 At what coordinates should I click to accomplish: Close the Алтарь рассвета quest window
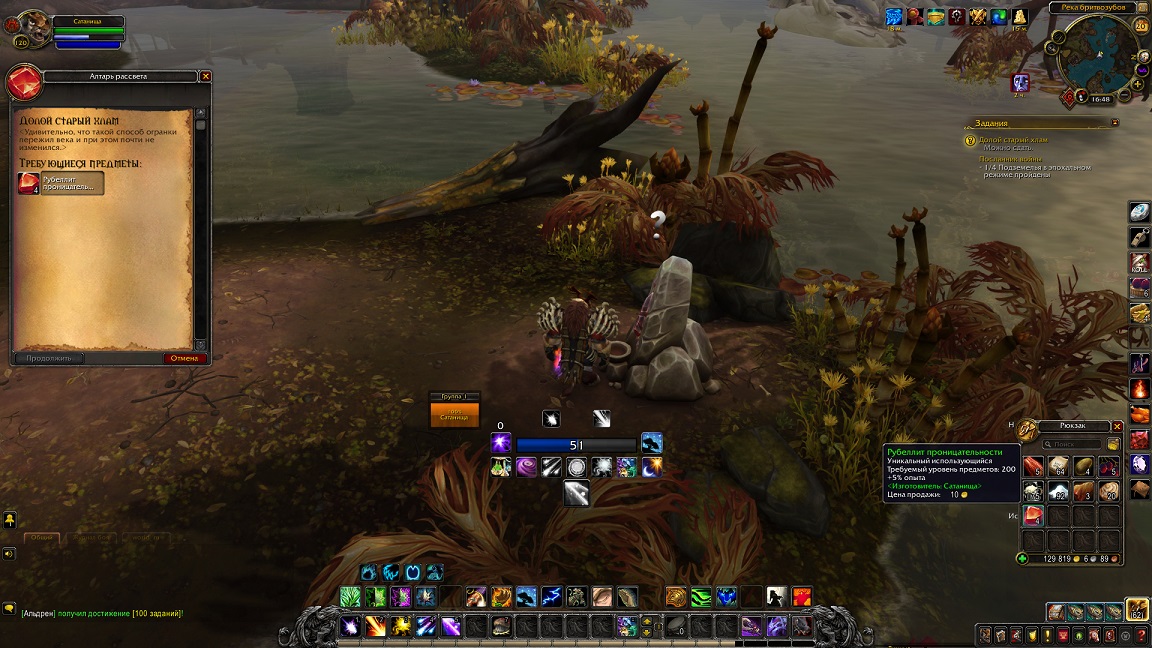pyautogui.click(x=206, y=76)
